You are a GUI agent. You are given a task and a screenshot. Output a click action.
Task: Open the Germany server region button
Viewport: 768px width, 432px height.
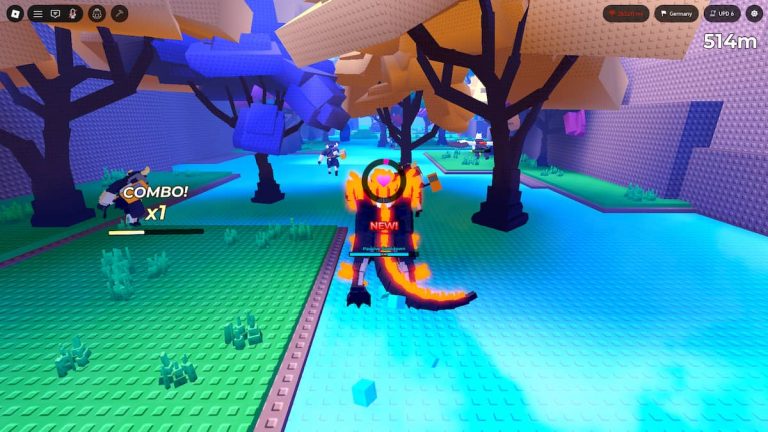coord(677,13)
